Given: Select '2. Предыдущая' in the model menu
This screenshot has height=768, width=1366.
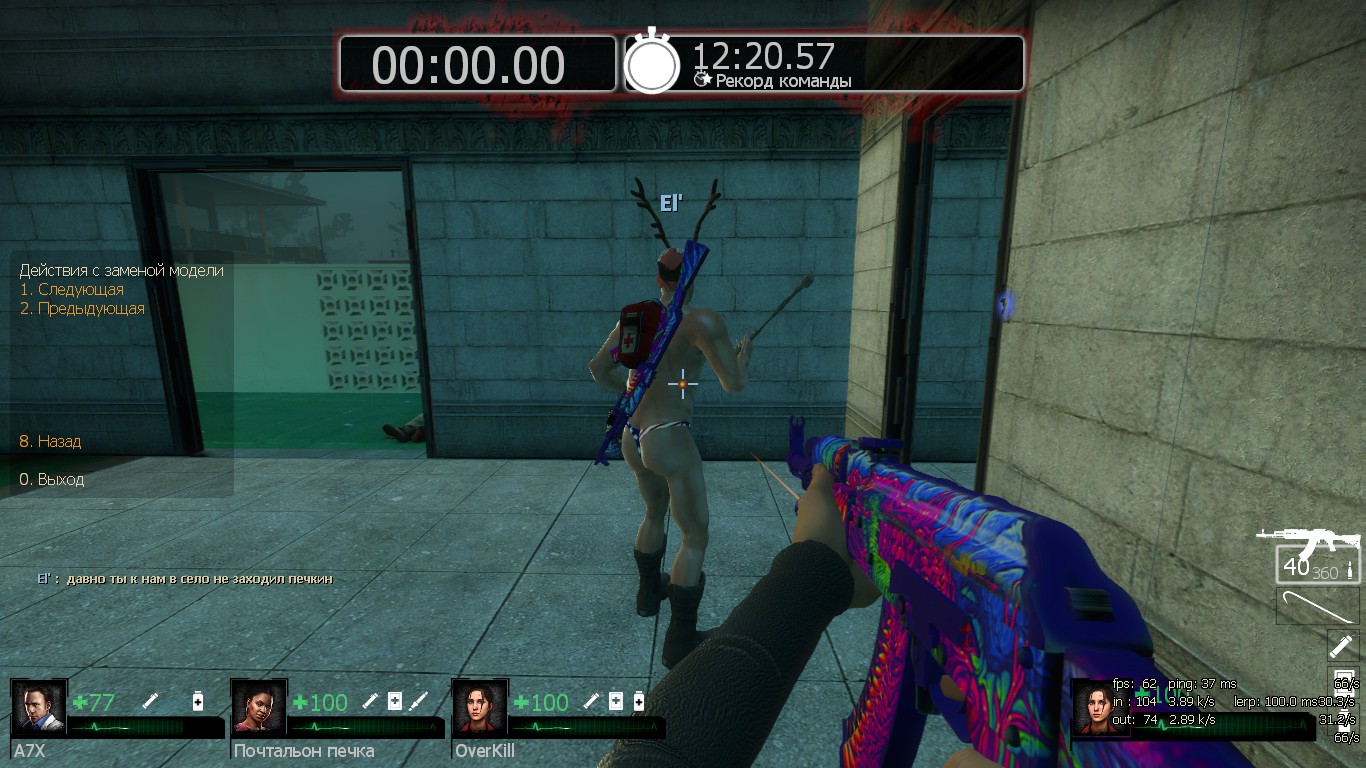Looking at the screenshot, I should click(x=82, y=309).
